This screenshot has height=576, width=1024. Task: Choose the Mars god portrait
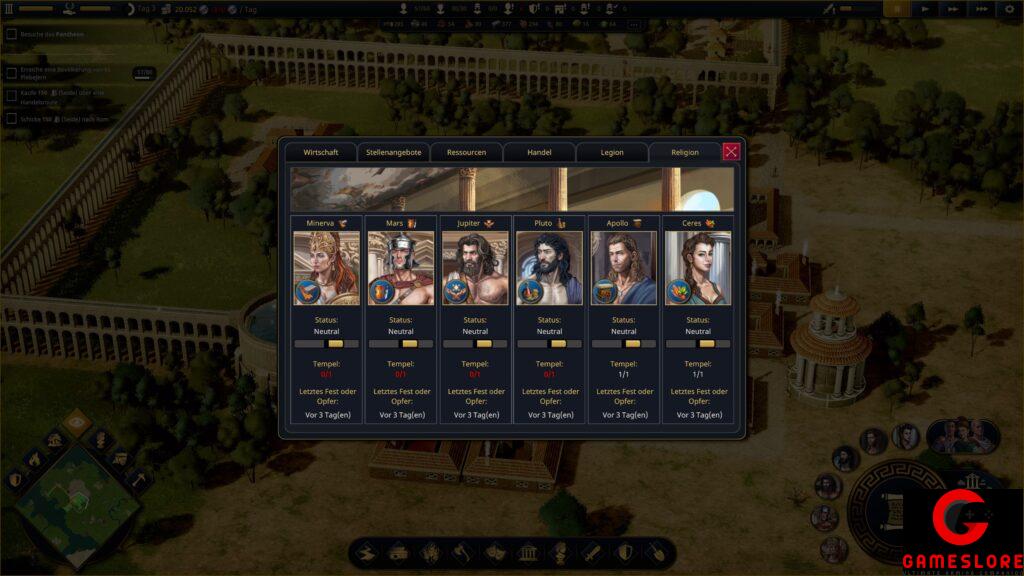[x=400, y=268]
